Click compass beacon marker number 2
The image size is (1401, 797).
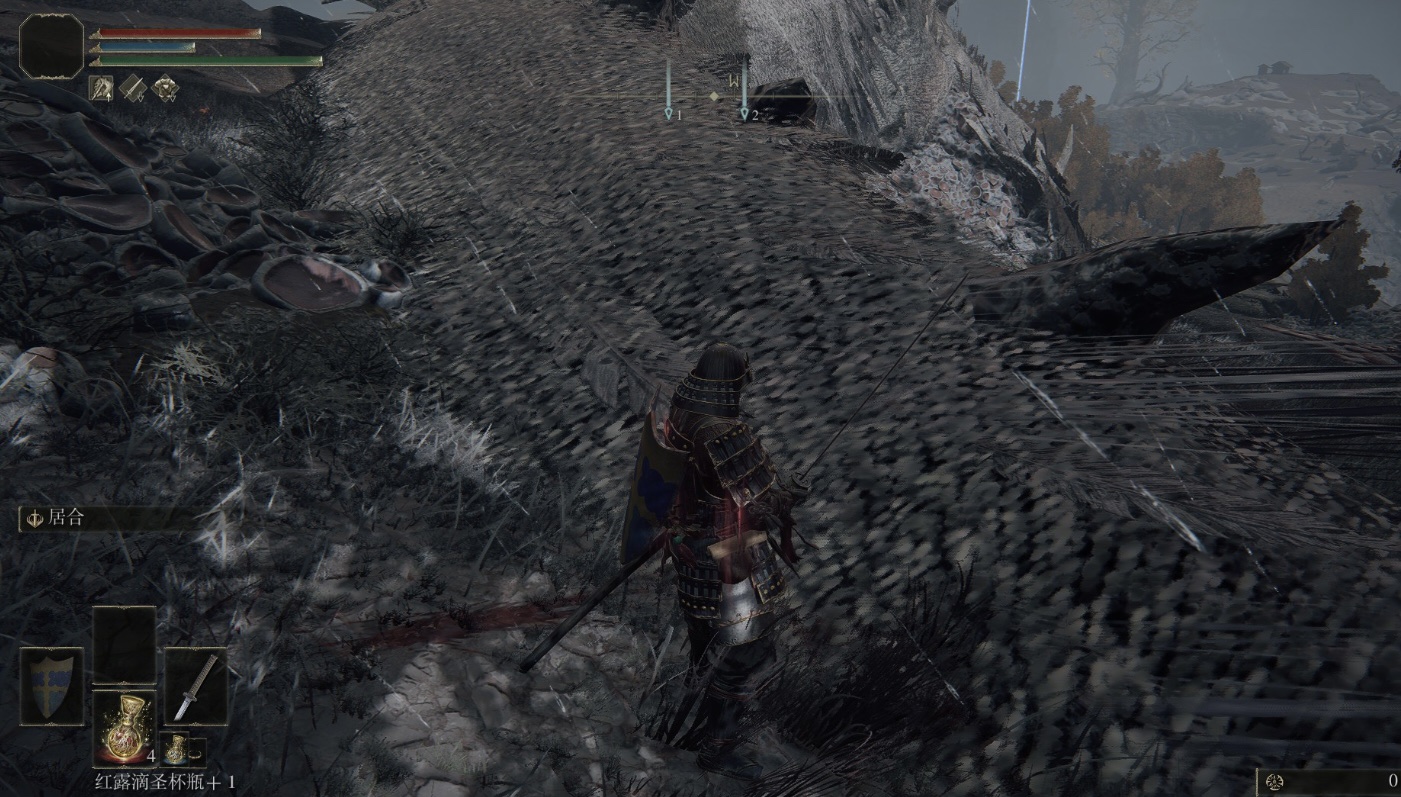tap(745, 114)
